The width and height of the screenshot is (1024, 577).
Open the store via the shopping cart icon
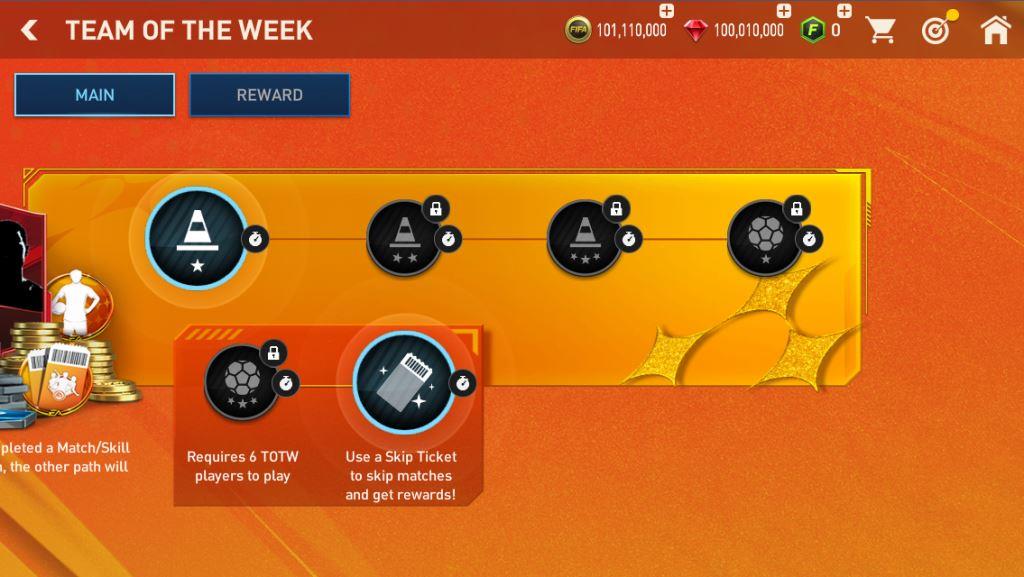tap(881, 31)
